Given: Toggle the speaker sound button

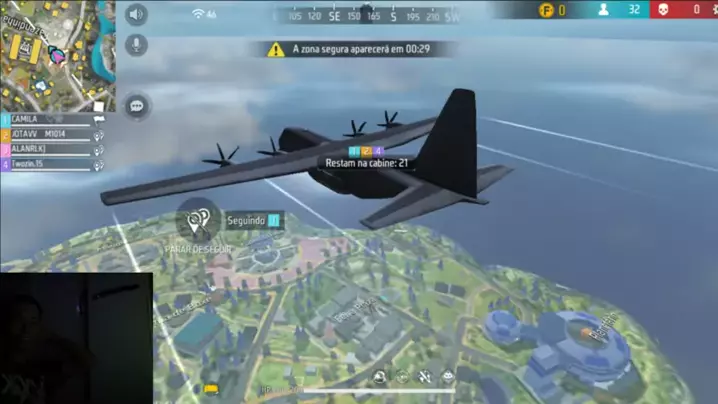Looking at the screenshot, I should (136, 14).
